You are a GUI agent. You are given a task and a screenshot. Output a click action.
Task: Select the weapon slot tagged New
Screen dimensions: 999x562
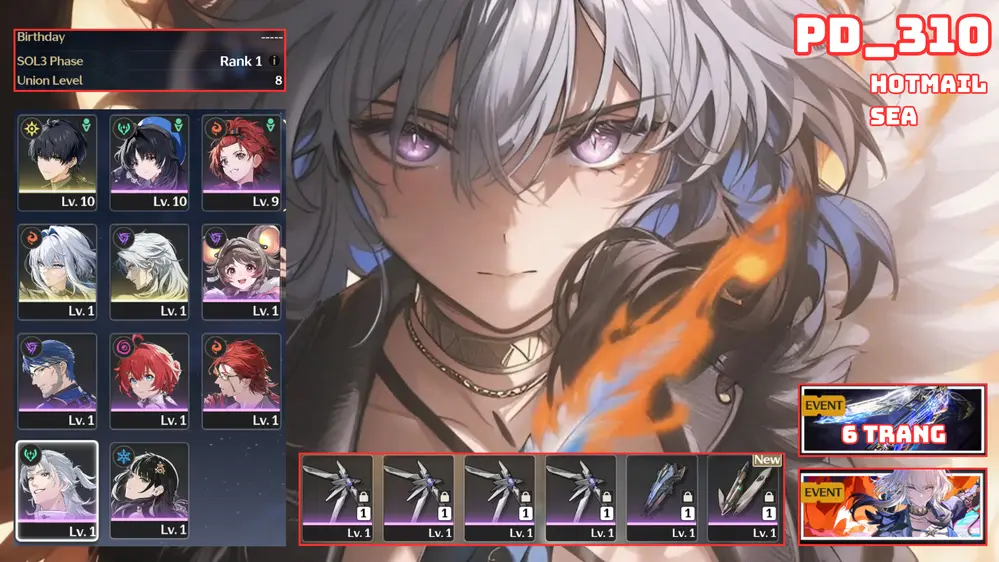click(x=743, y=498)
